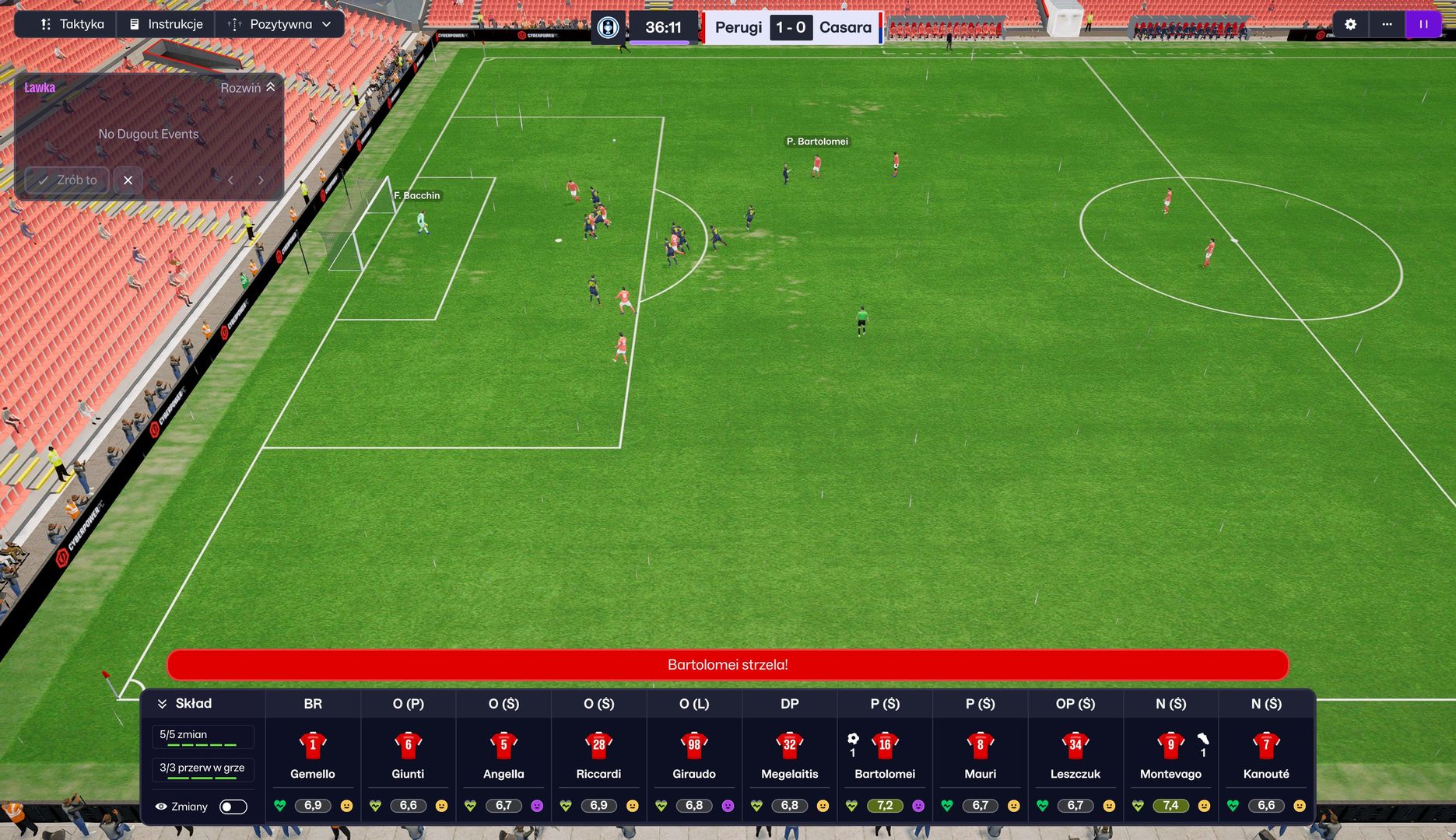Viewport: 1456px width, 840px height.
Task: Open the Instrukcje instructions menu
Action: point(166,24)
